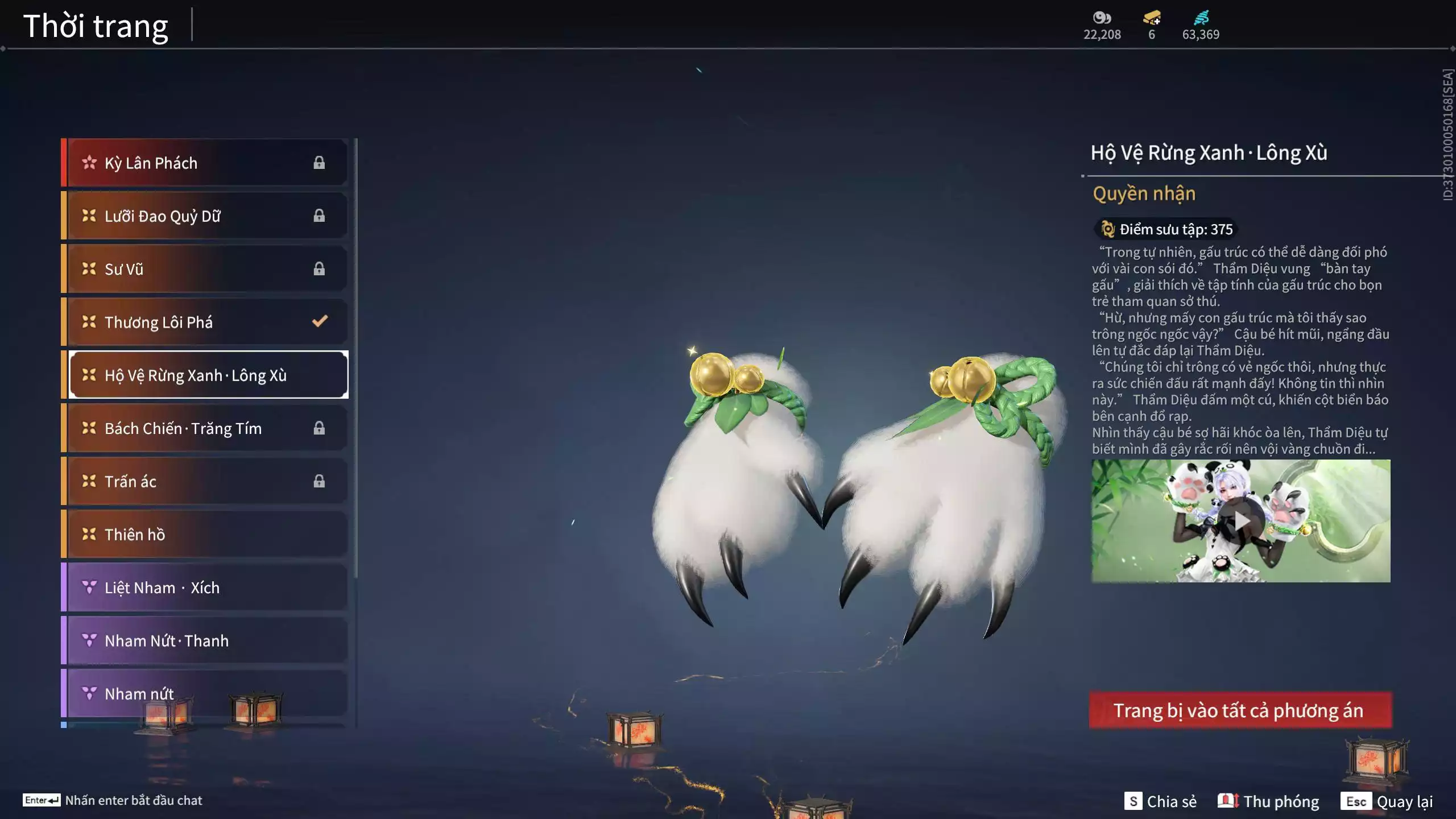Click the lock icon next to Sư Vũ
1456x819 pixels.
point(319,268)
